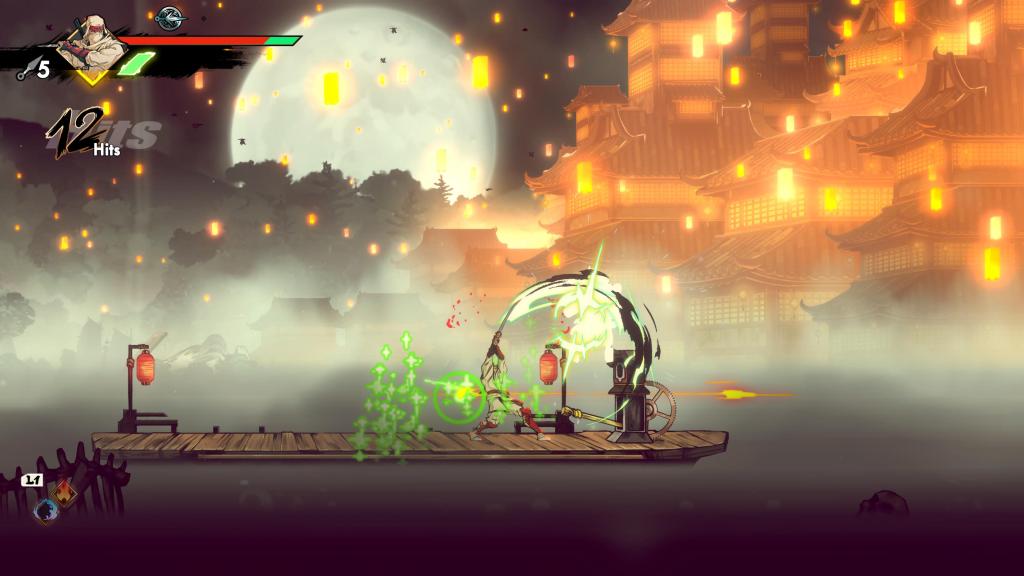
Task: Activate the blue swirl ninpo skill icon
Action: (x=46, y=510)
